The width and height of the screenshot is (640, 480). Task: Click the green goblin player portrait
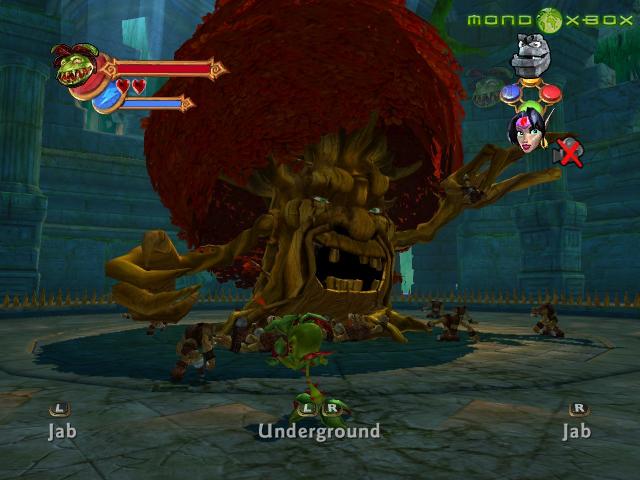76,66
